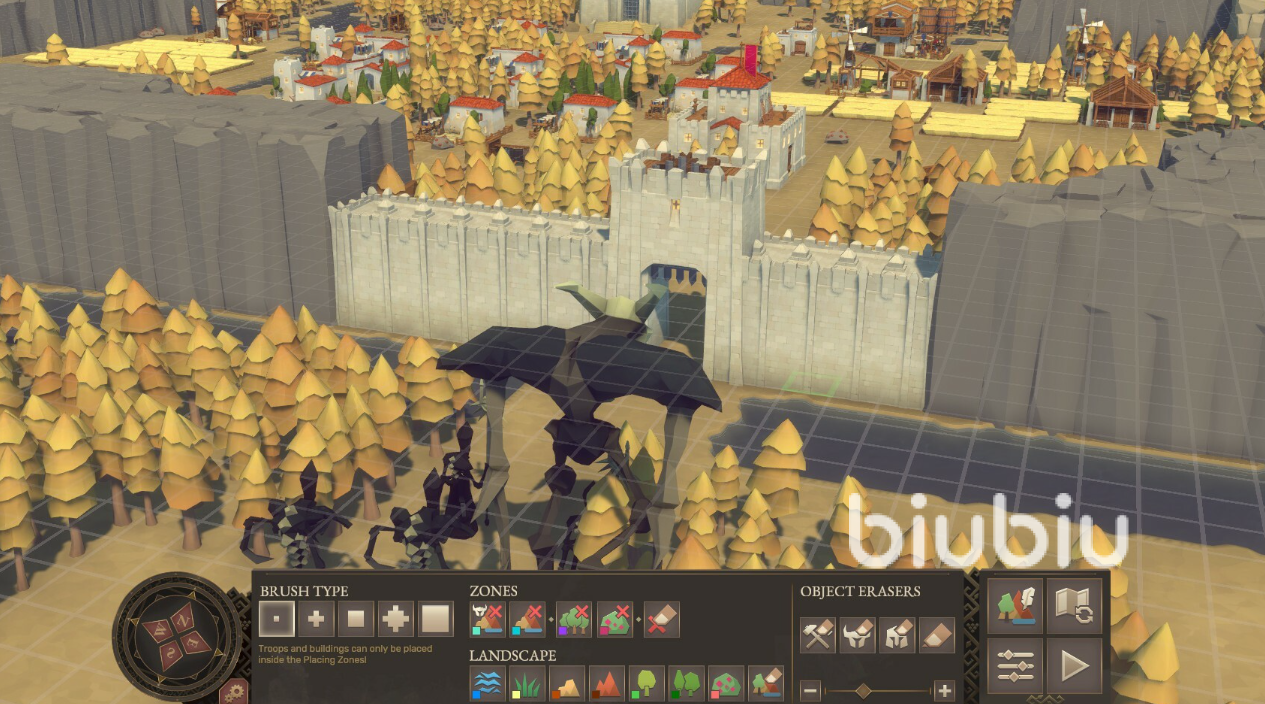Pick the large diamond cross brush

pos(396,620)
